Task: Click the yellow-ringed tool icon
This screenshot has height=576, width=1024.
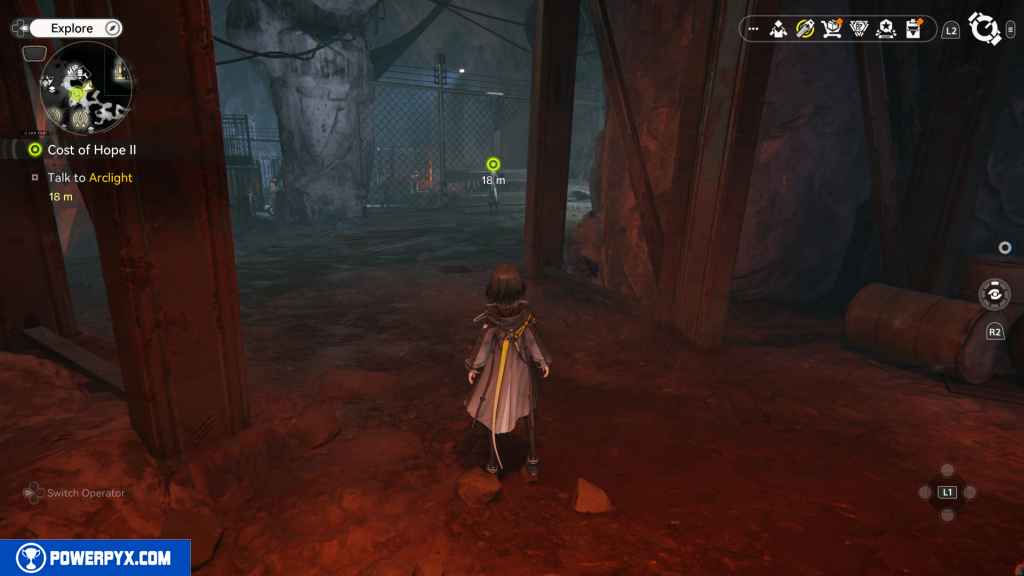Action: coord(805,29)
